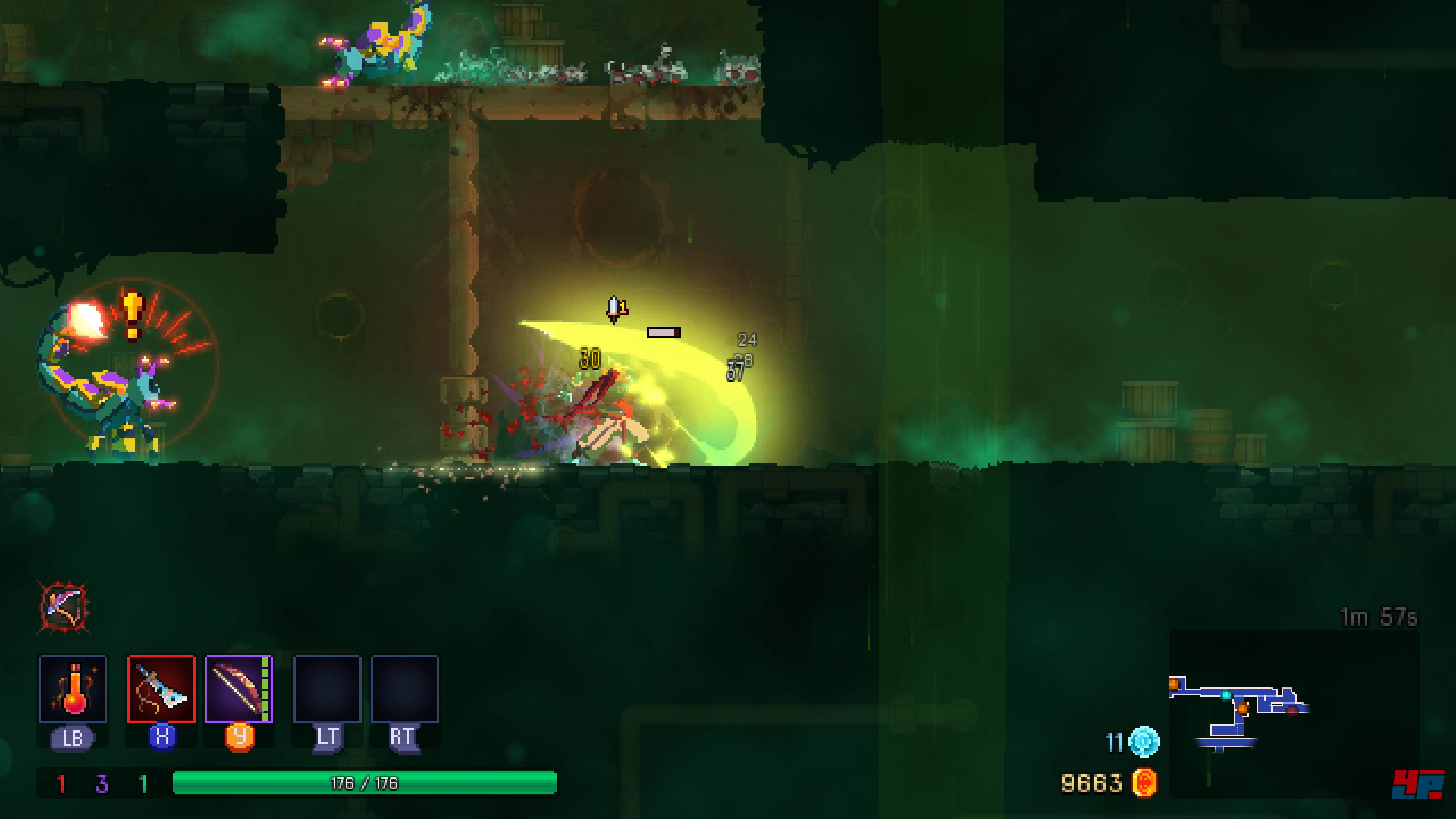Click the bow status icon with red thorns
1456x819 pixels.
pyautogui.click(x=64, y=607)
